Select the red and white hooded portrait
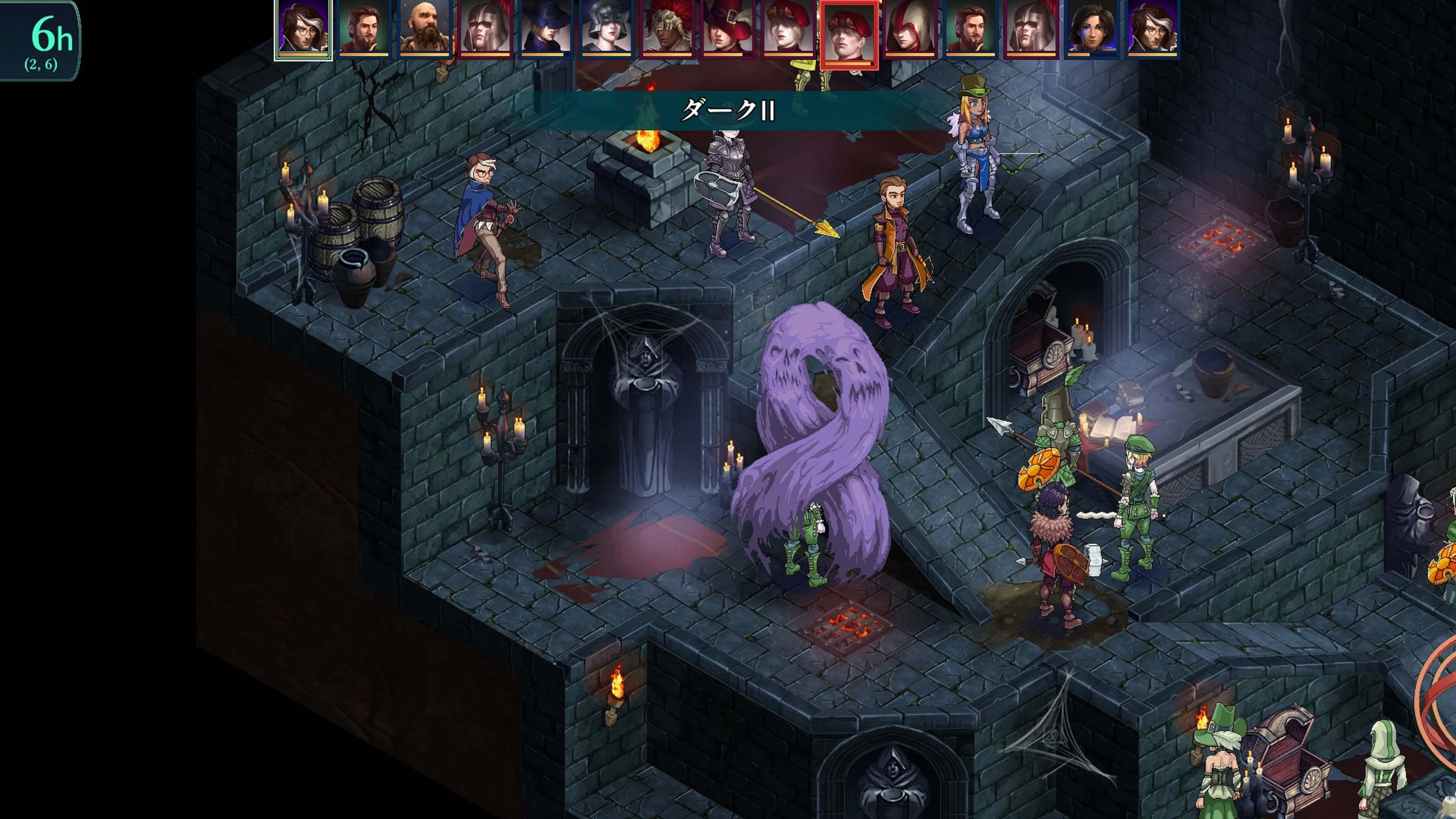This screenshot has height=819, width=1456. (x=910, y=28)
